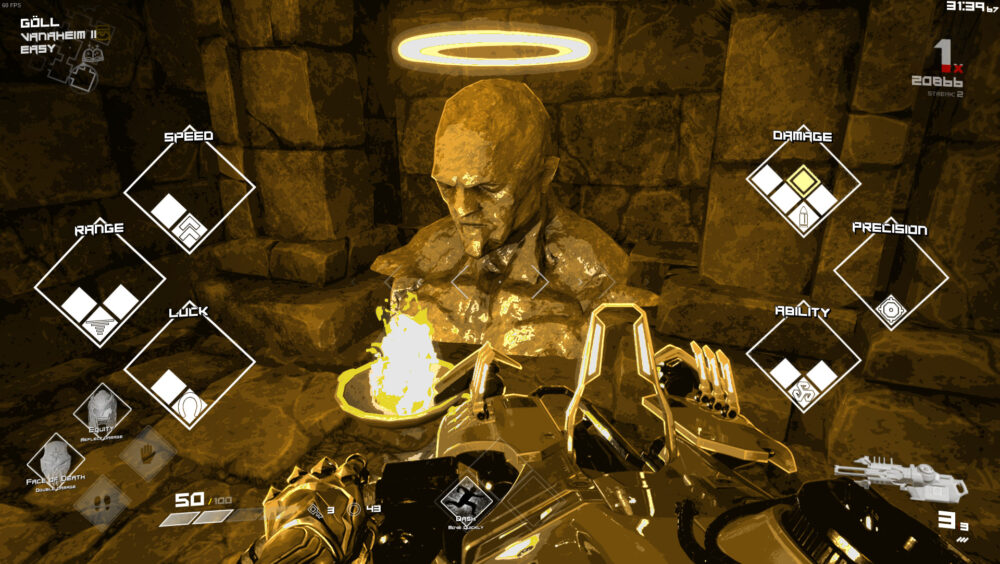
Task: Choose the Luck stat diamond
Action: (x=189, y=369)
